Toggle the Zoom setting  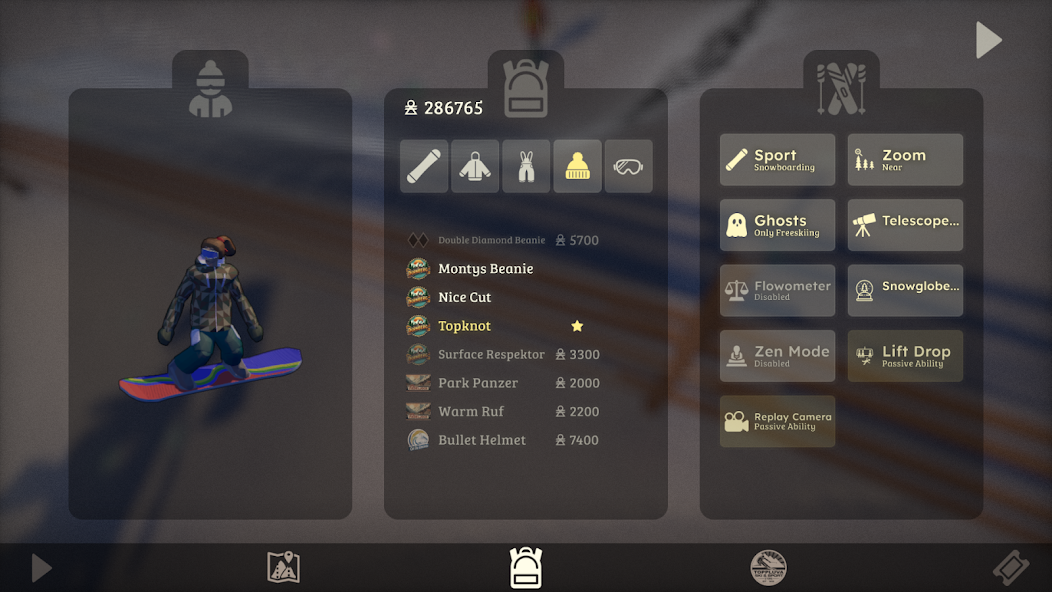pos(905,160)
